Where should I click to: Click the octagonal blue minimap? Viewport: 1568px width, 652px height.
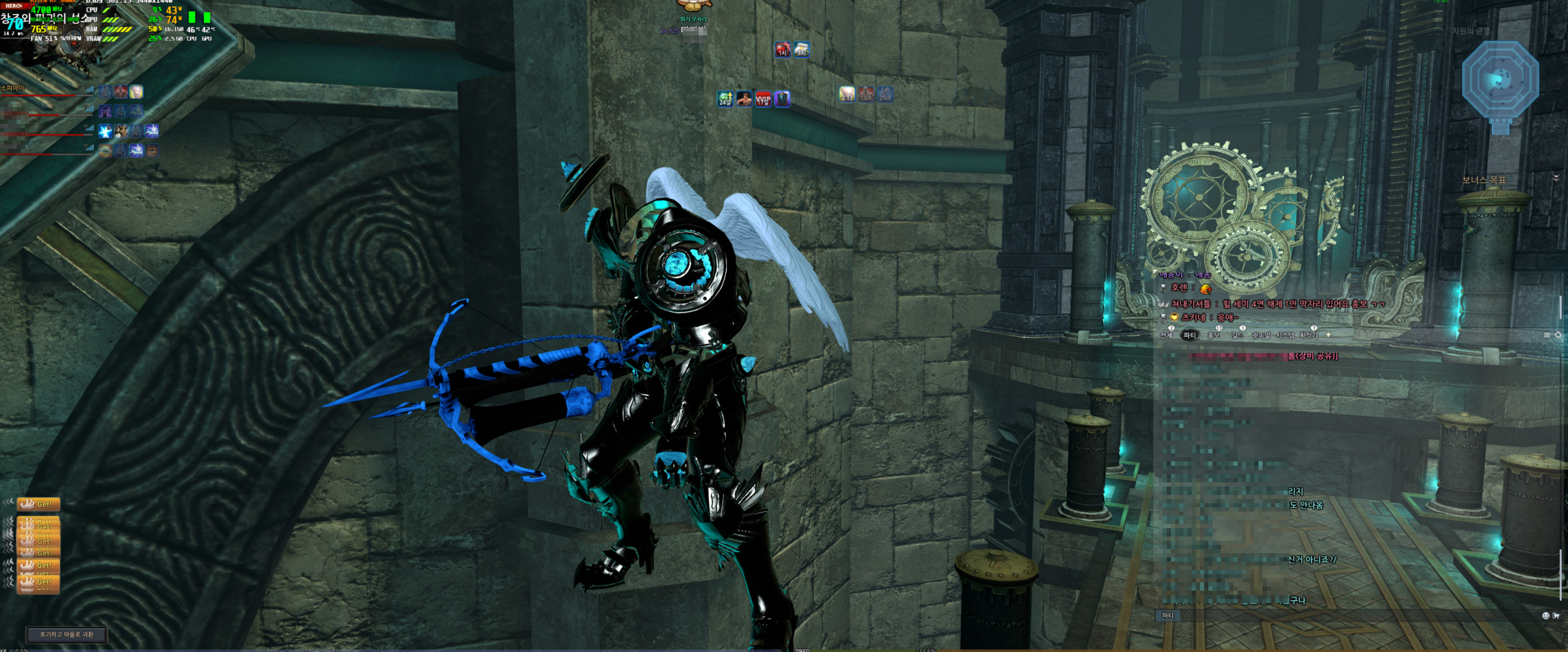click(x=1500, y=80)
